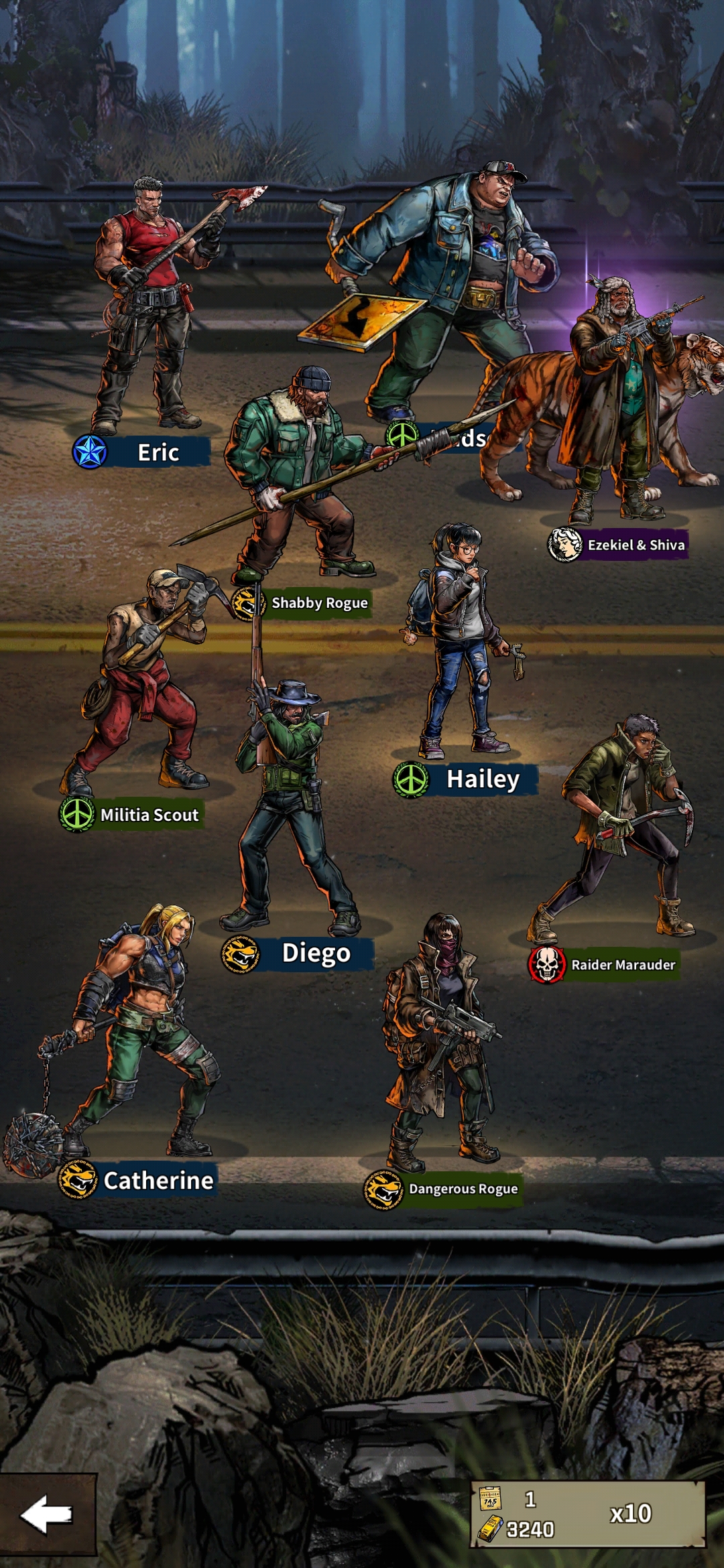
Task: Go back using the white arrow button
Action: point(47,1513)
